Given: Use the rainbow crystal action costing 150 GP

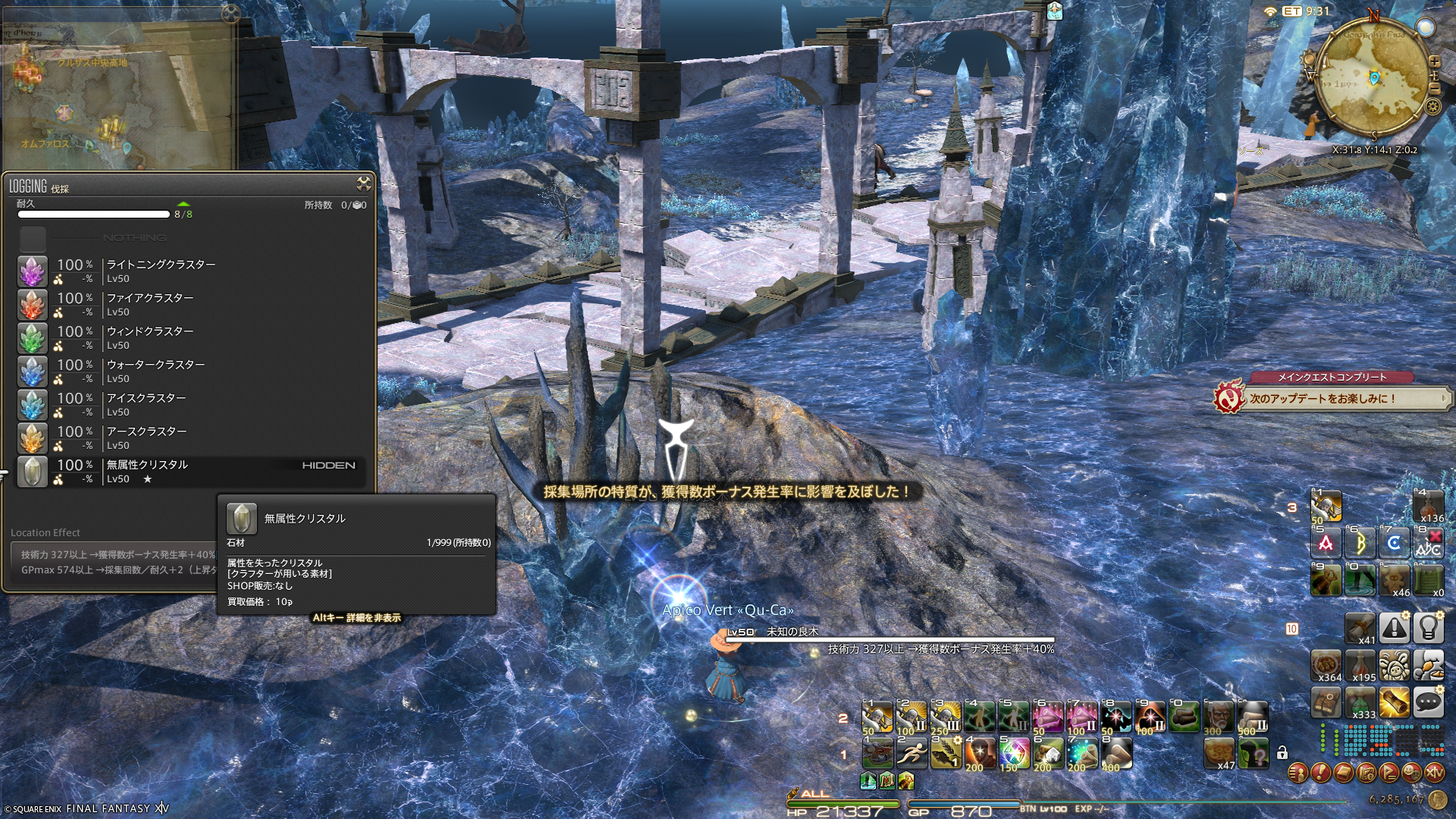Looking at the screenshot, I should pyautogui.click(x=1013, y=753).
